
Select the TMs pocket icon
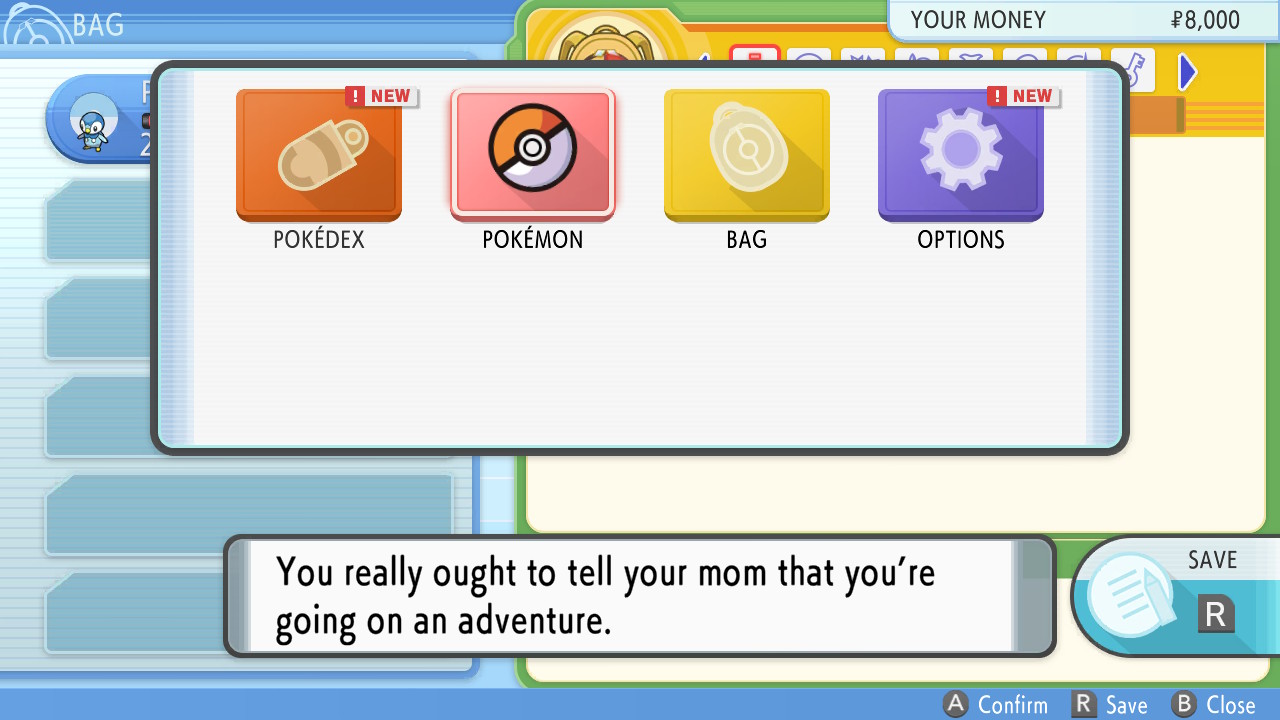[x=864, y=58]
